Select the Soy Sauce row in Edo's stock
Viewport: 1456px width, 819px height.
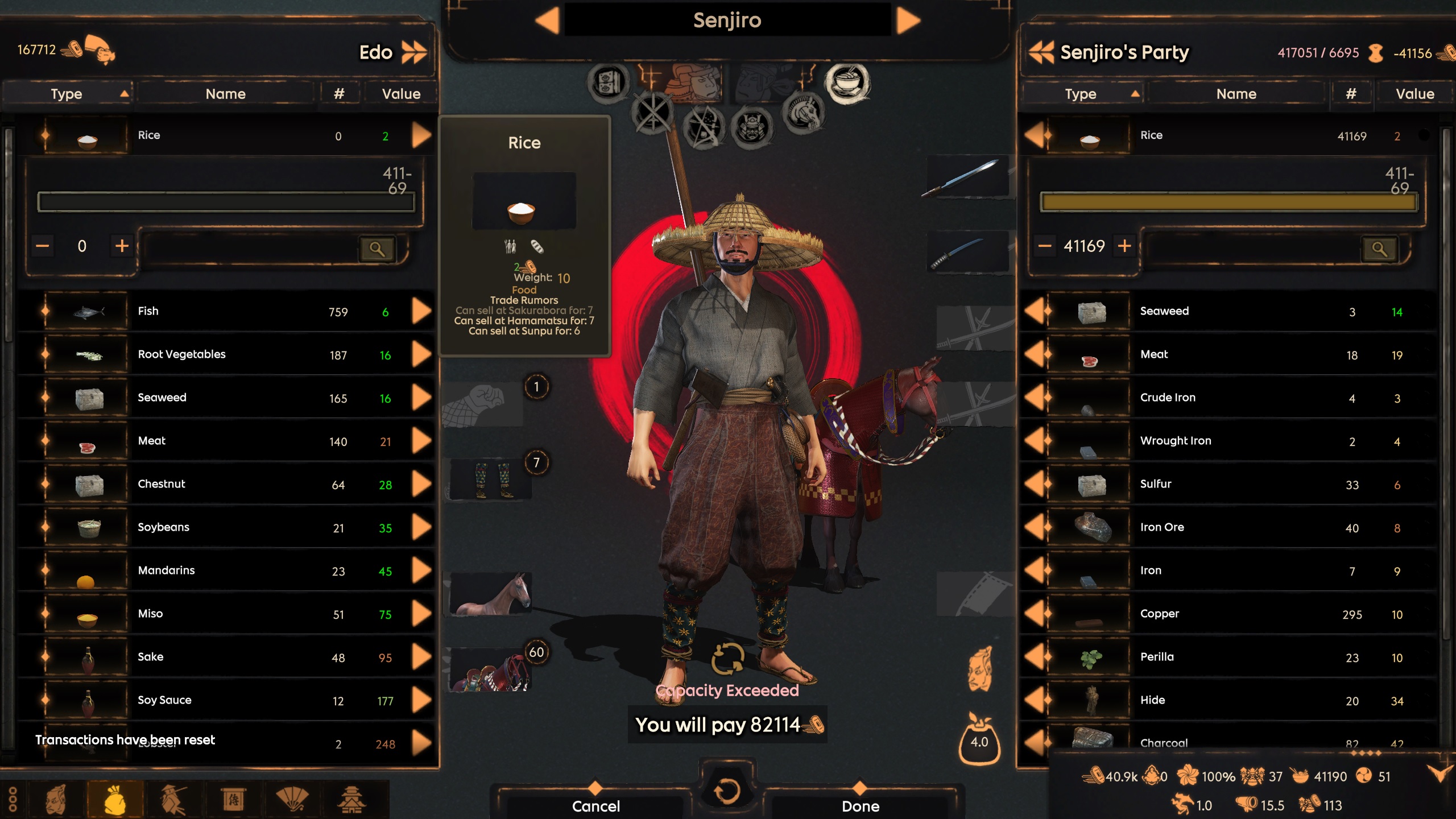tap(227, 700)
